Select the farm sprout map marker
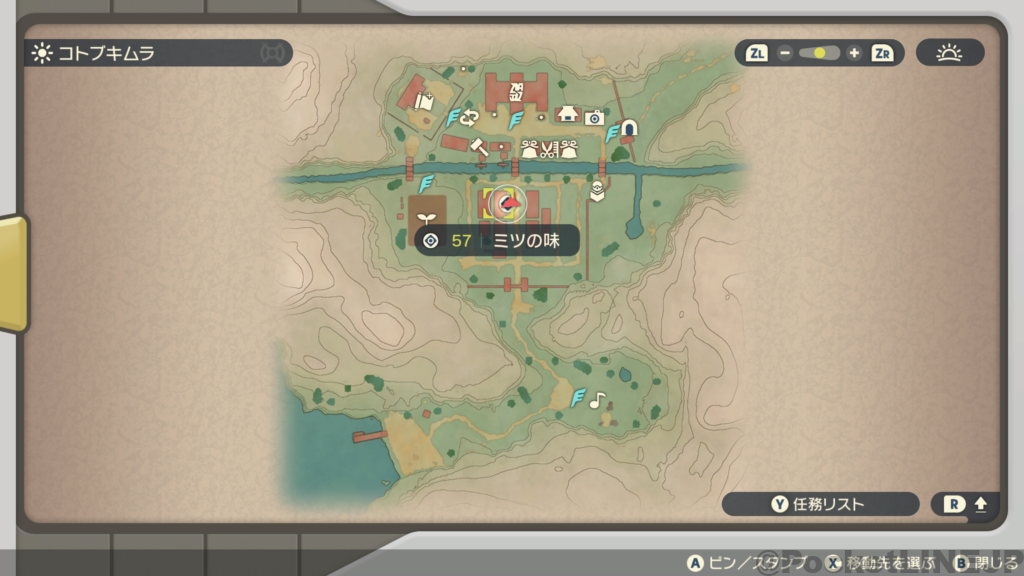 click(428, 216)
